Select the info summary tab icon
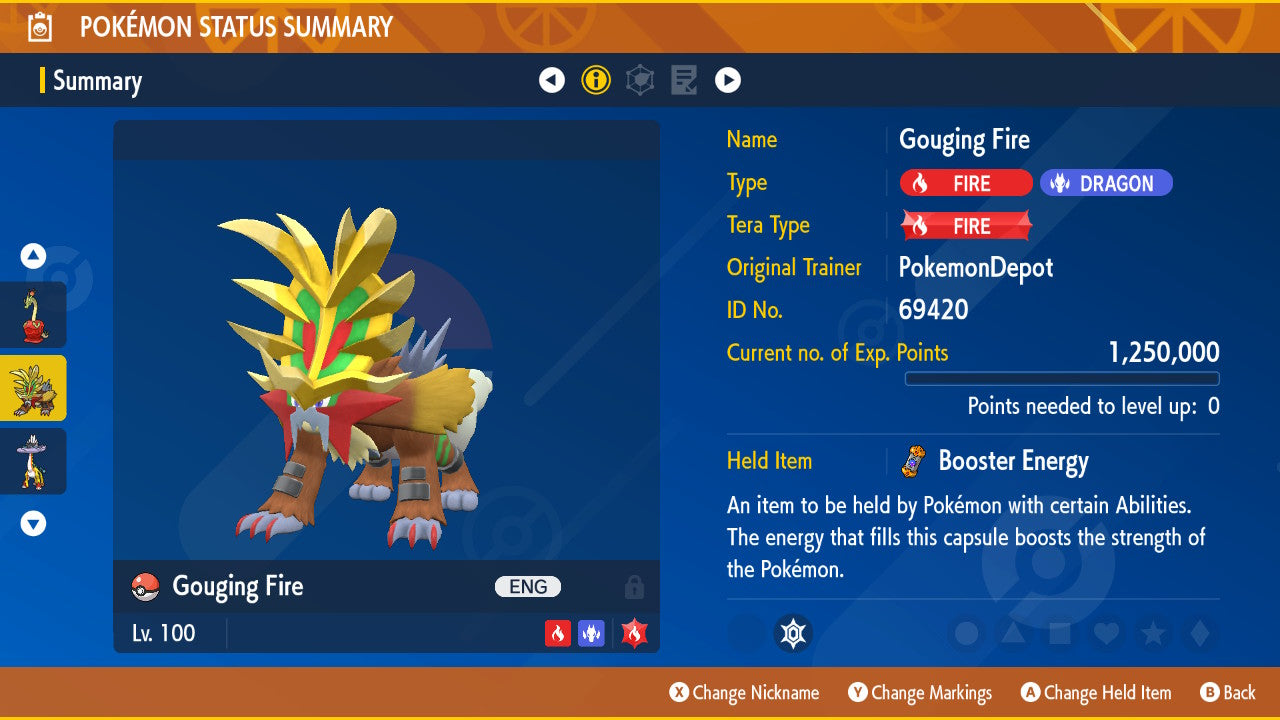1280x720 pixels. 596,80
